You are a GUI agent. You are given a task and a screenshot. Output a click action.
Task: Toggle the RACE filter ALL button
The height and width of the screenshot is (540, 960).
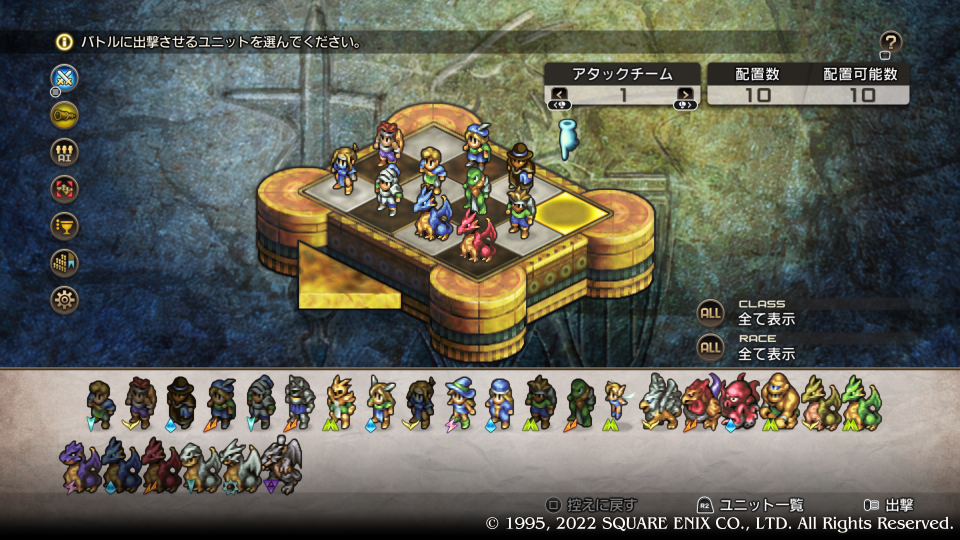(x=711, y=347)
